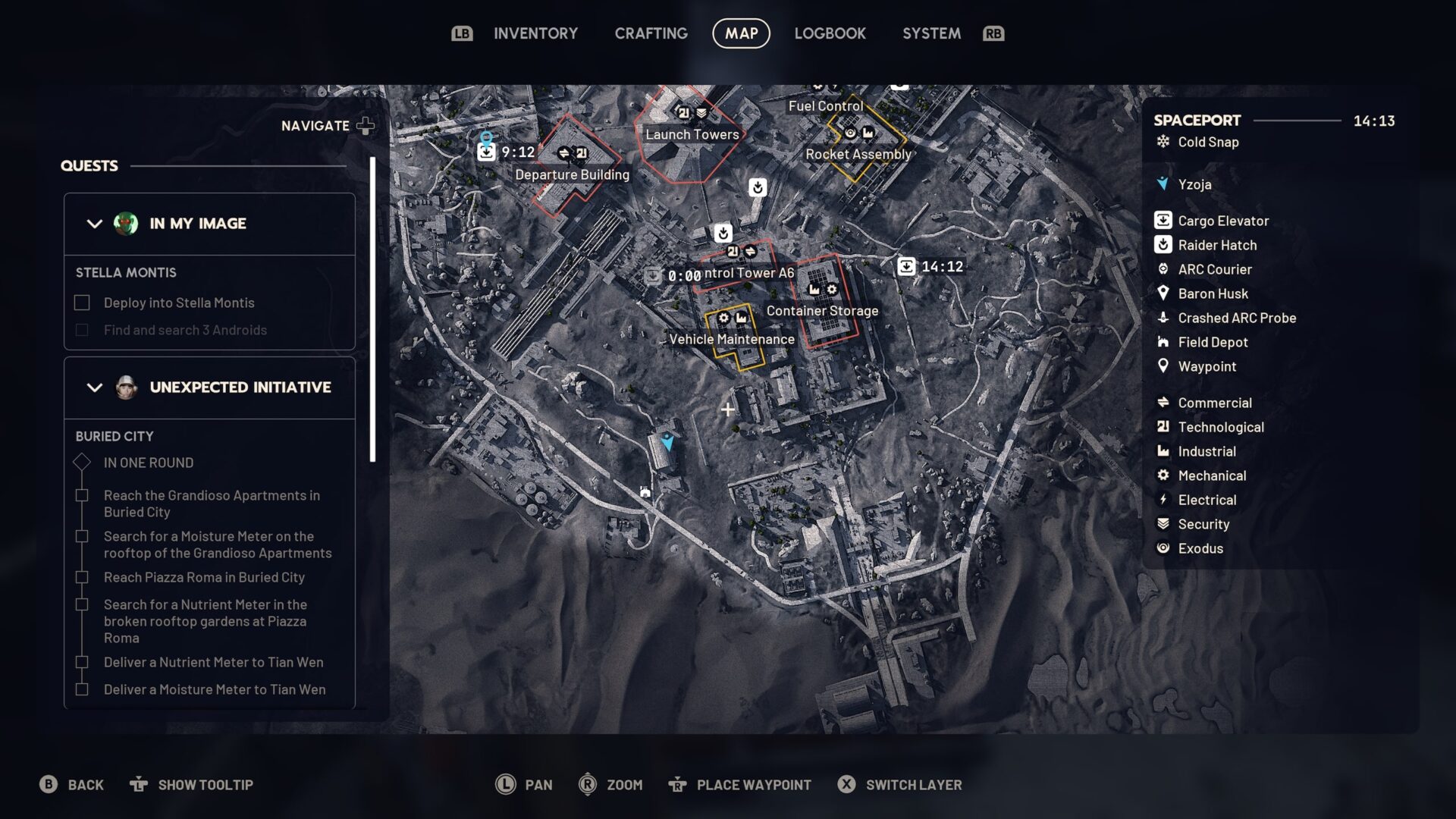Choose the Launch Towers location on map

(692, 134)
